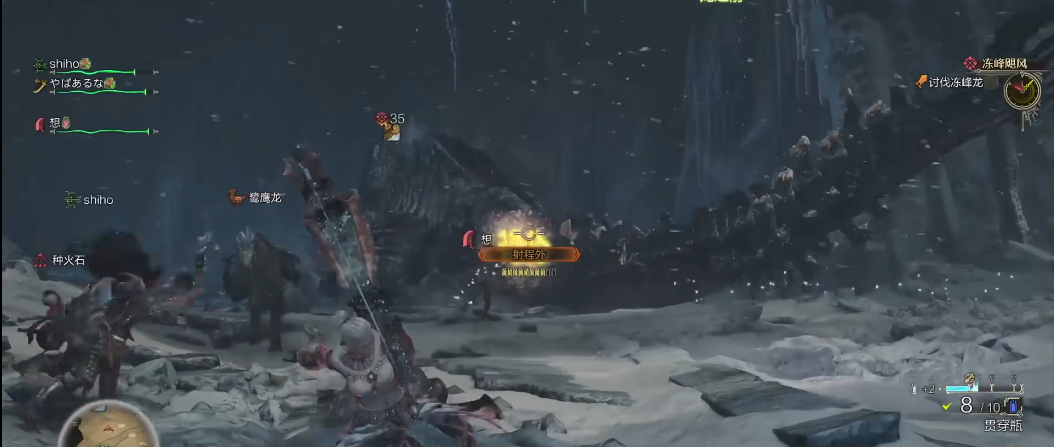Viewport: 1054px width, 447px height.
Task: Click the 讨伐冻峰龙 quest objective
Action: pyautogui.click(x=955, y=82)
